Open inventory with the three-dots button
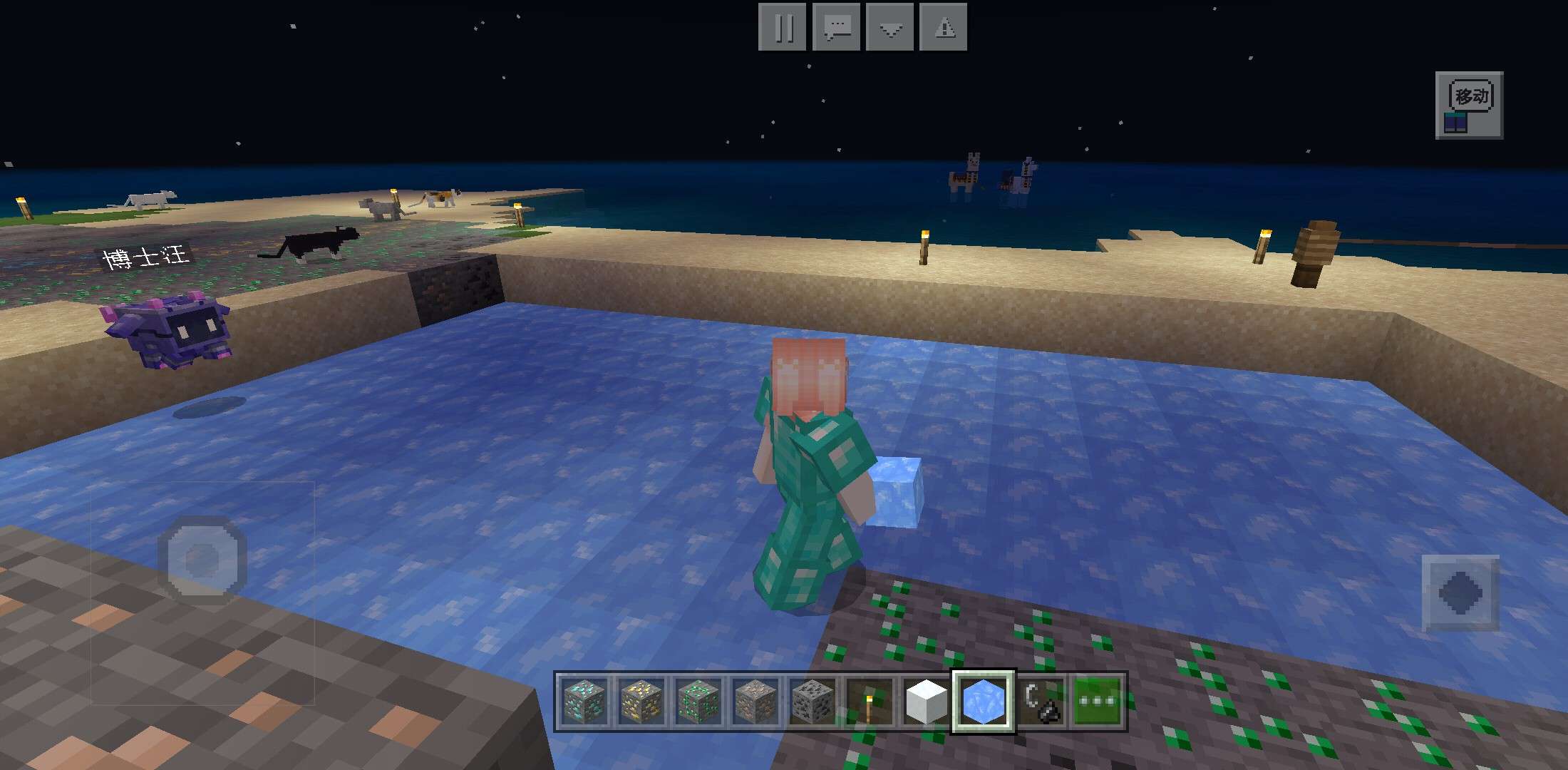Viewport: 1568px width, 770px height. pyautogui.click(x=1098, y=701)
